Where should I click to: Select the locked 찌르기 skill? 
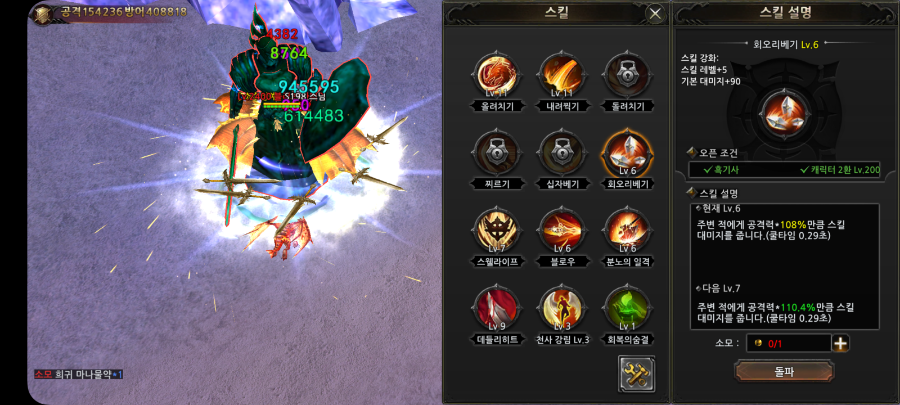[x=492, y=153]
